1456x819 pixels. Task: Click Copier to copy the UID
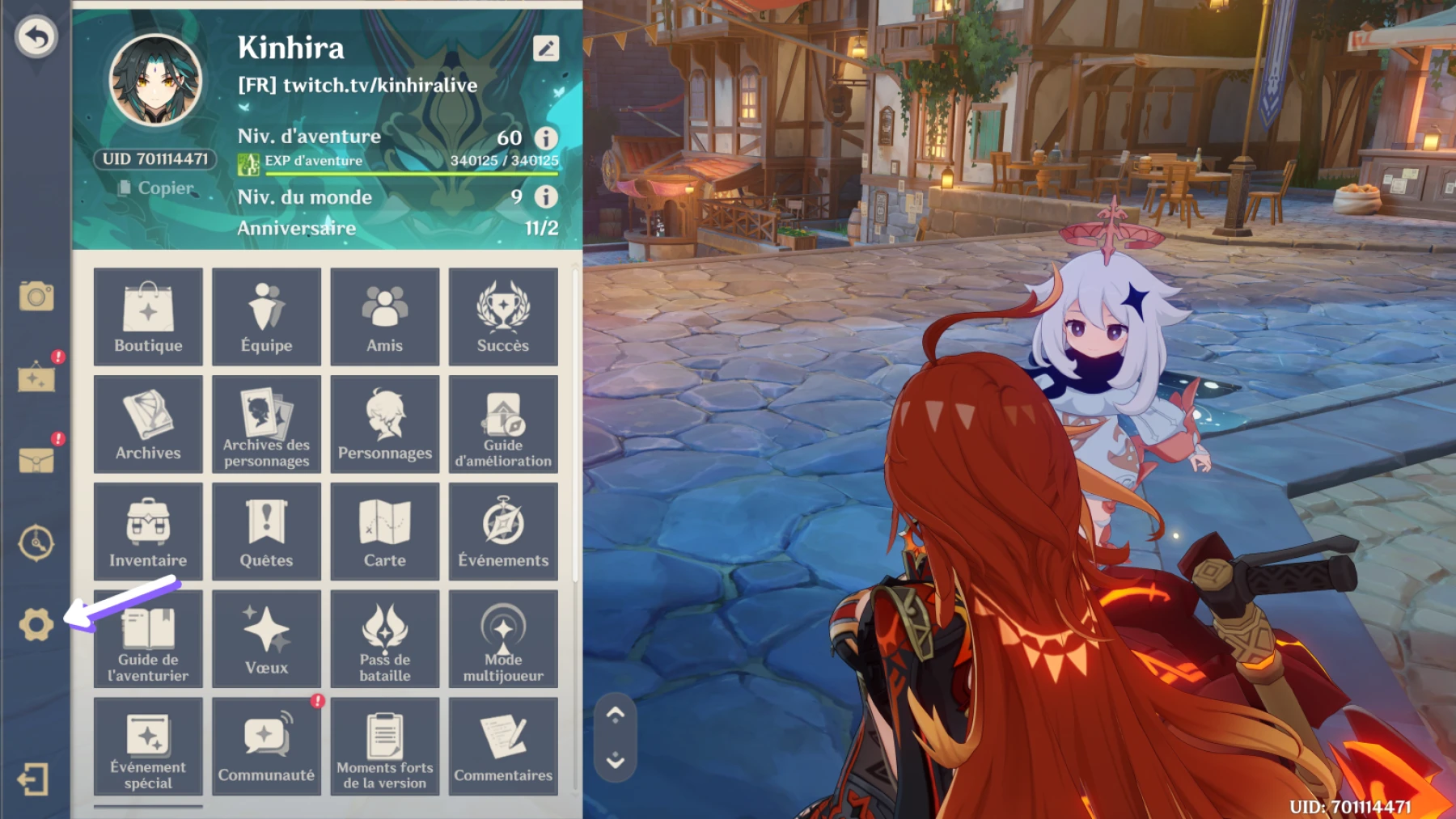(156, 188)
